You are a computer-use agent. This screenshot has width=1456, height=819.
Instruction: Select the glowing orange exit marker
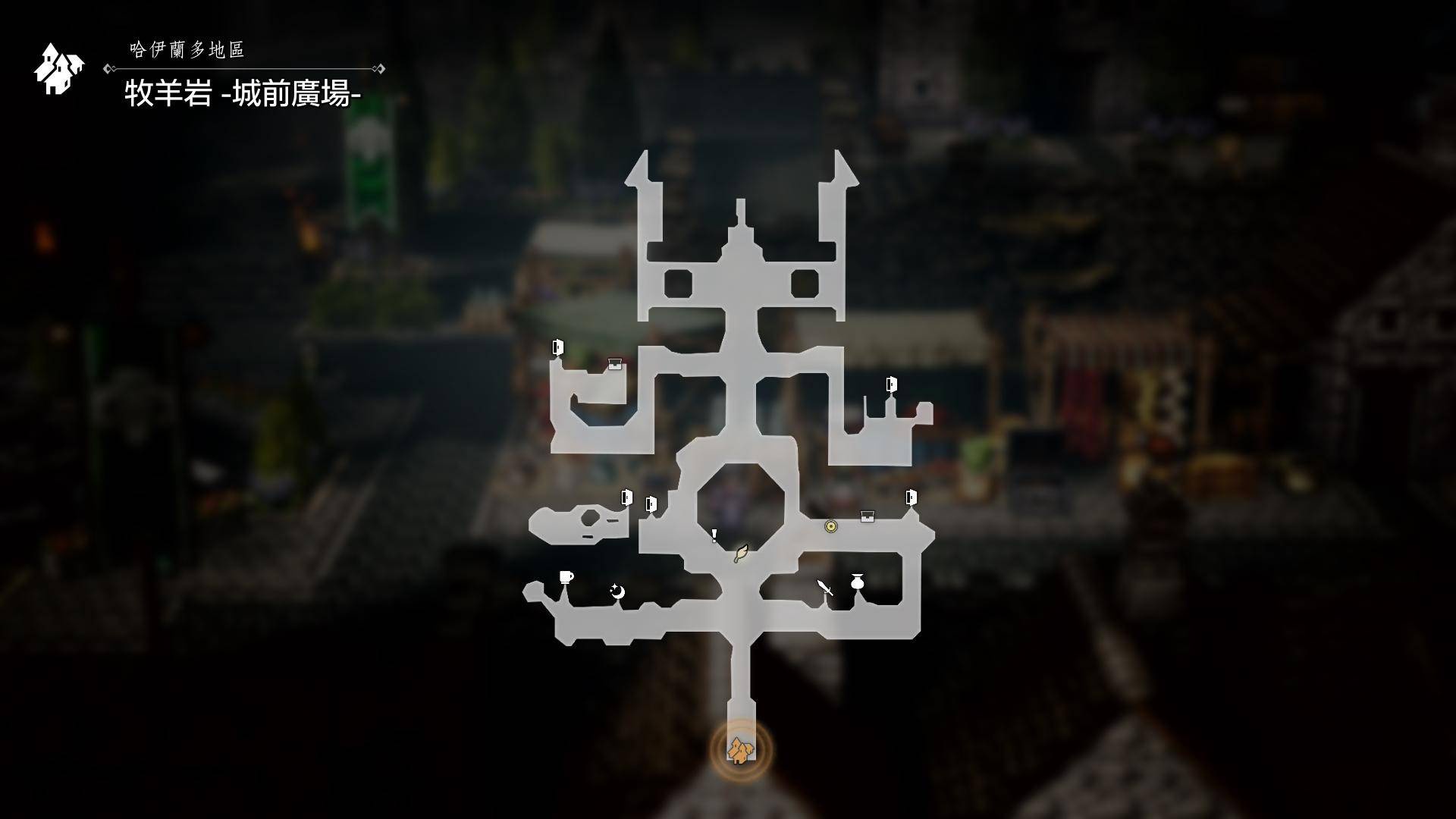741,751
